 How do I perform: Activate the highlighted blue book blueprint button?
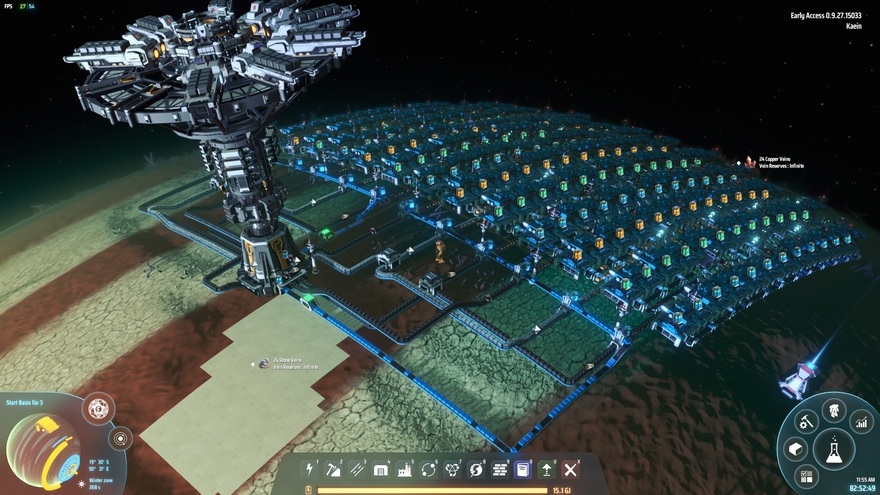point(523,469)
